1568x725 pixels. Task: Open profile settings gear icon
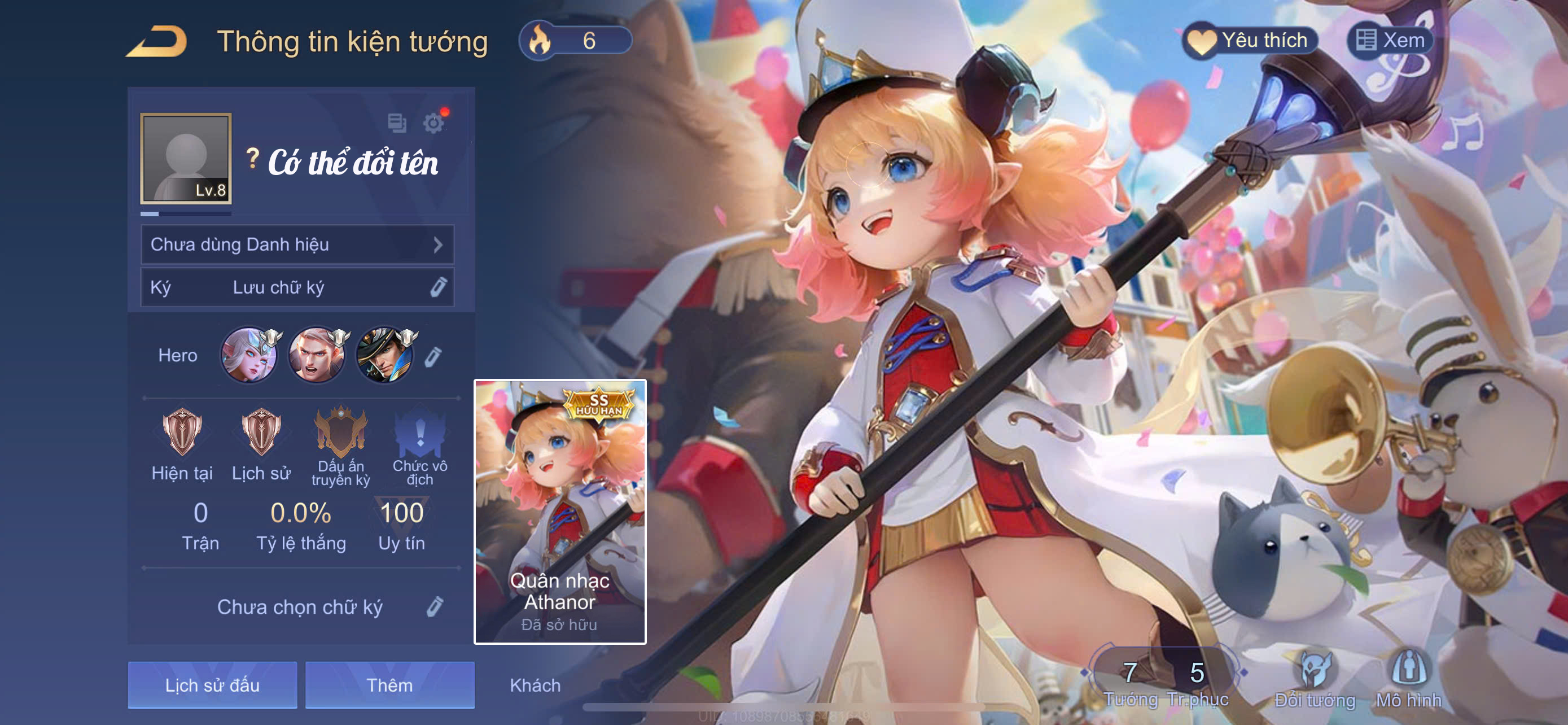point(433,123)
